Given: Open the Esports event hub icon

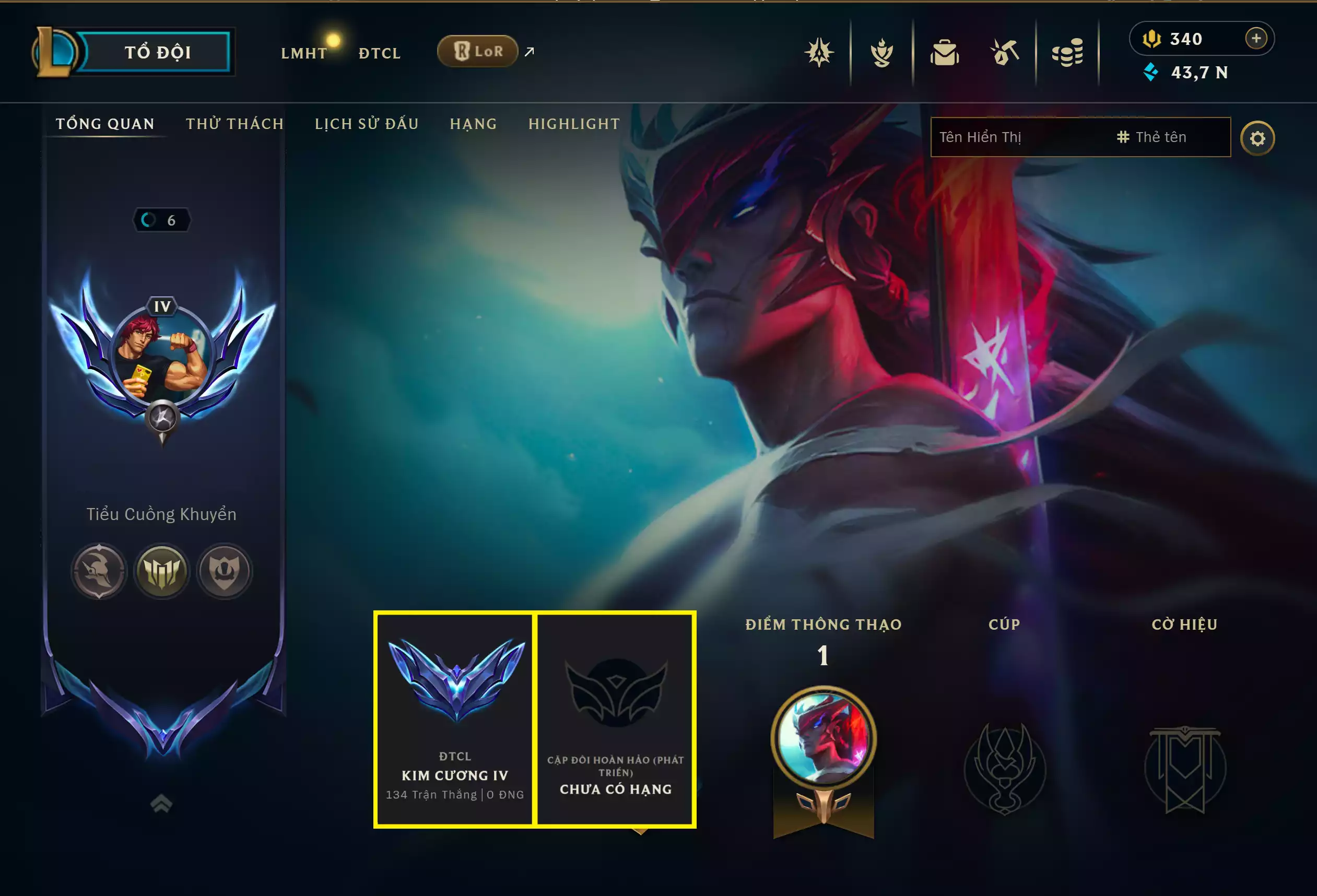Looking at the screenshot, I should pyautogui.click(x=820, y=52).
